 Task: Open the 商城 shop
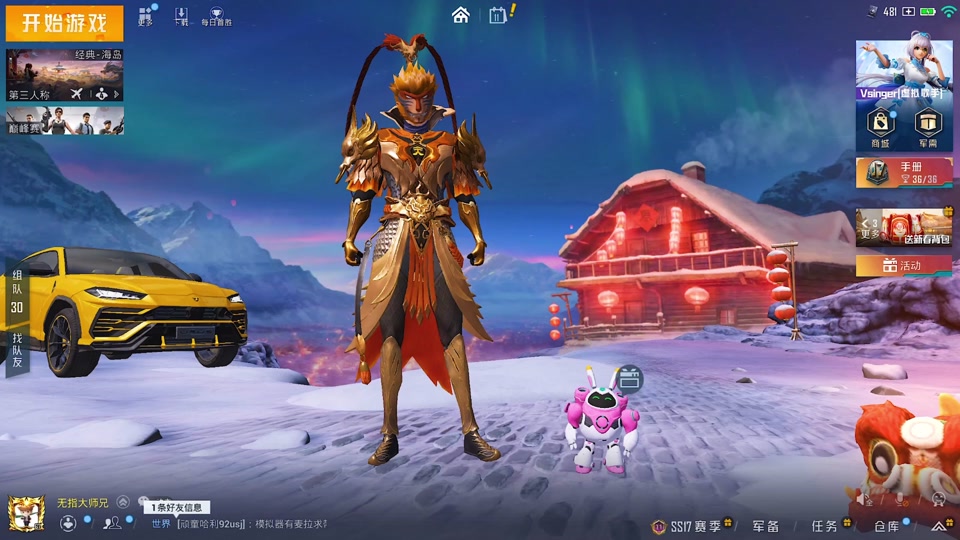[880, 127]
